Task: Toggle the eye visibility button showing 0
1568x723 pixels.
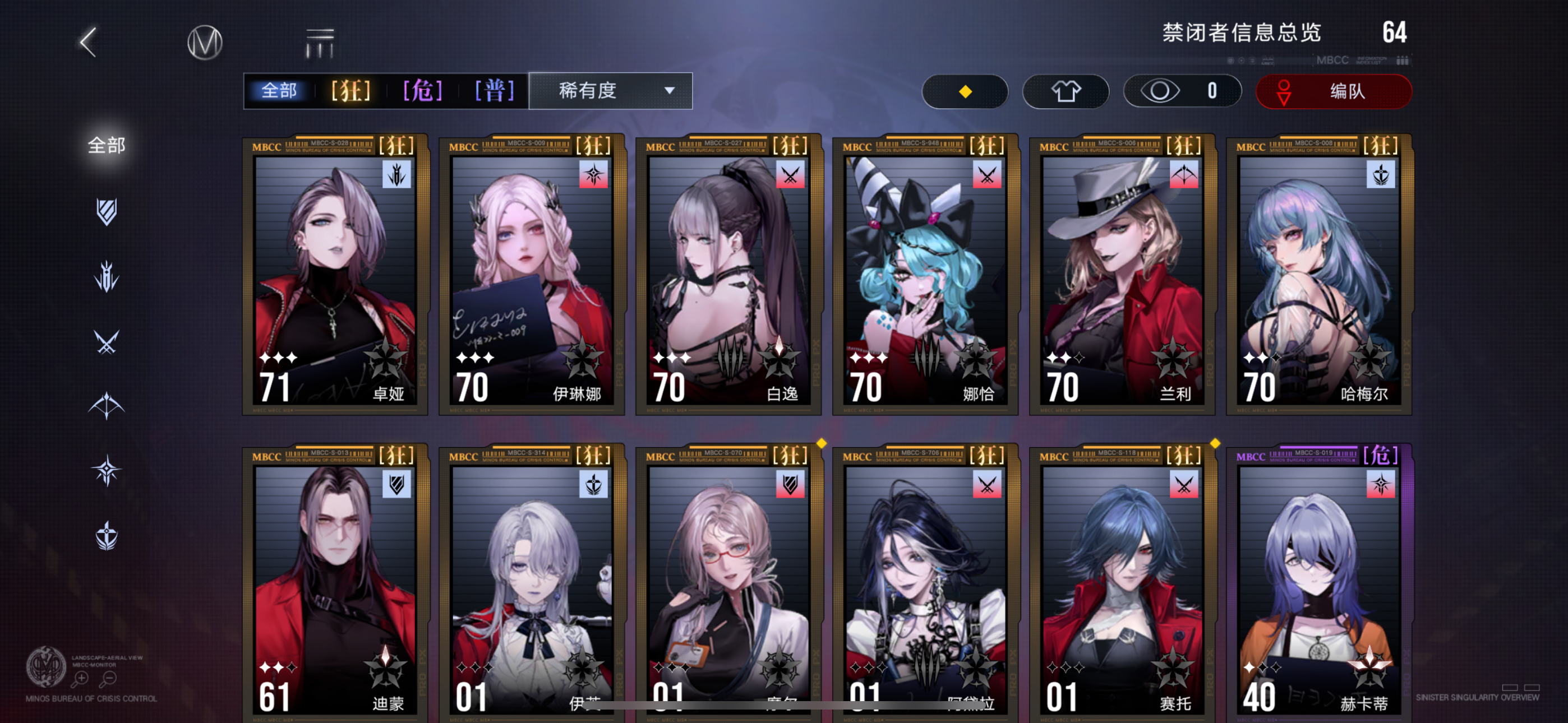Action: (1181, 91)
